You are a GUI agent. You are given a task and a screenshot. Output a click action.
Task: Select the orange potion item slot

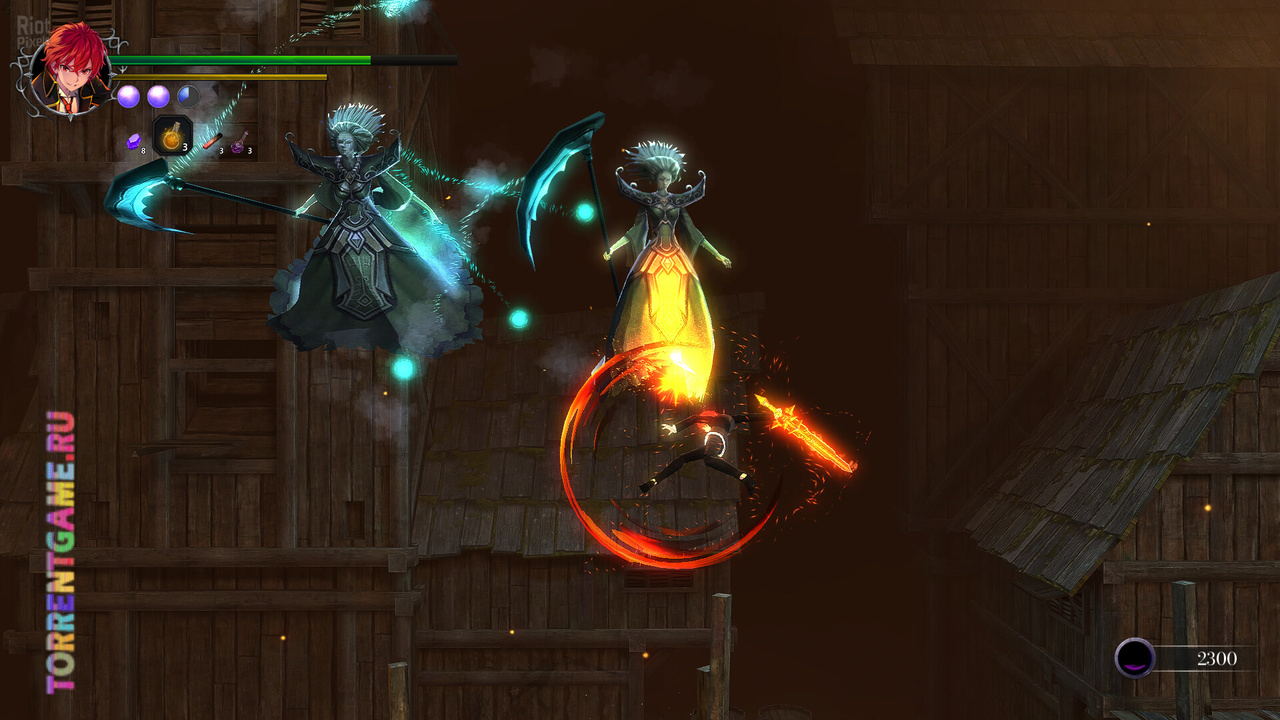(171, 137)
